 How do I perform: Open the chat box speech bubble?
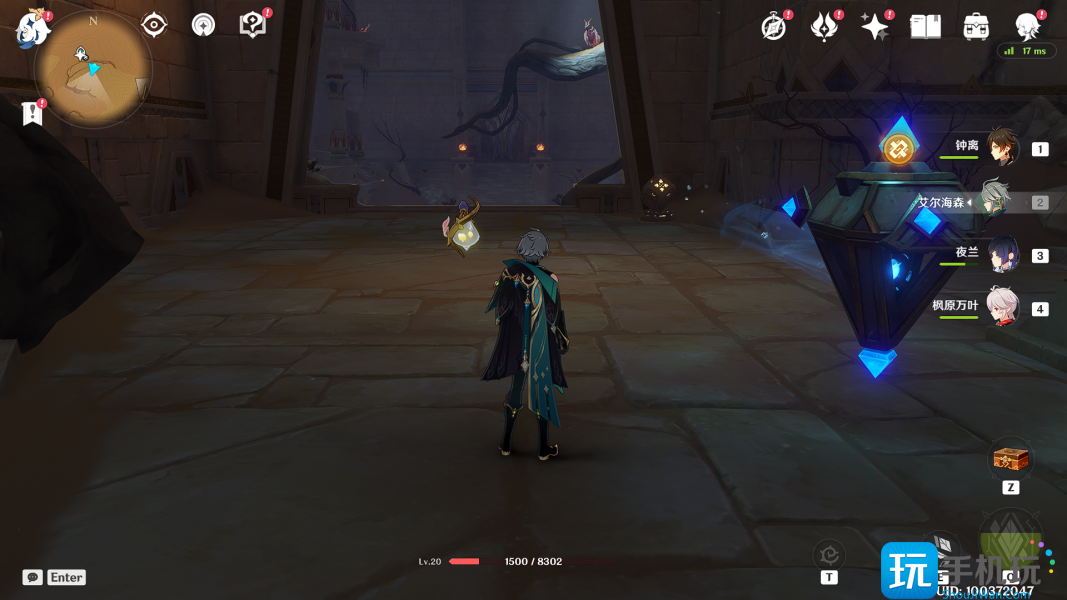pos(33,577)
